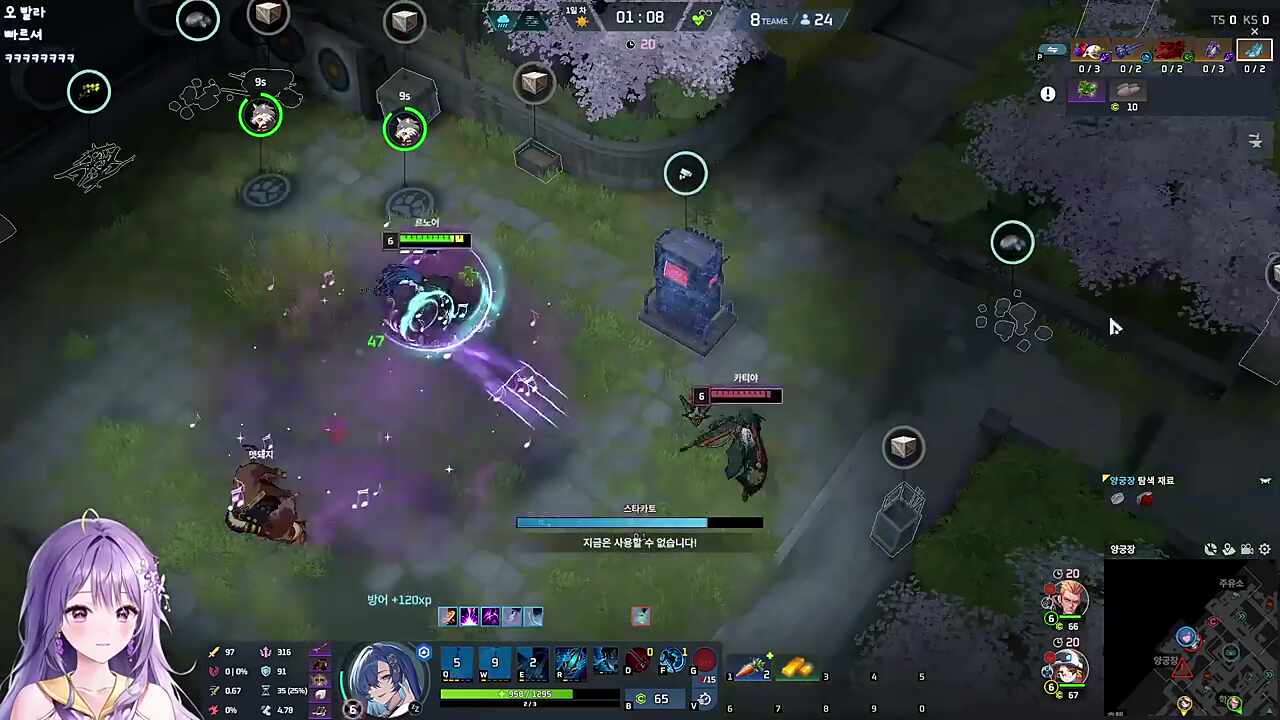1280x720 pixels.
Task: Click the route swap button
Action: [x=1052, y=50]
